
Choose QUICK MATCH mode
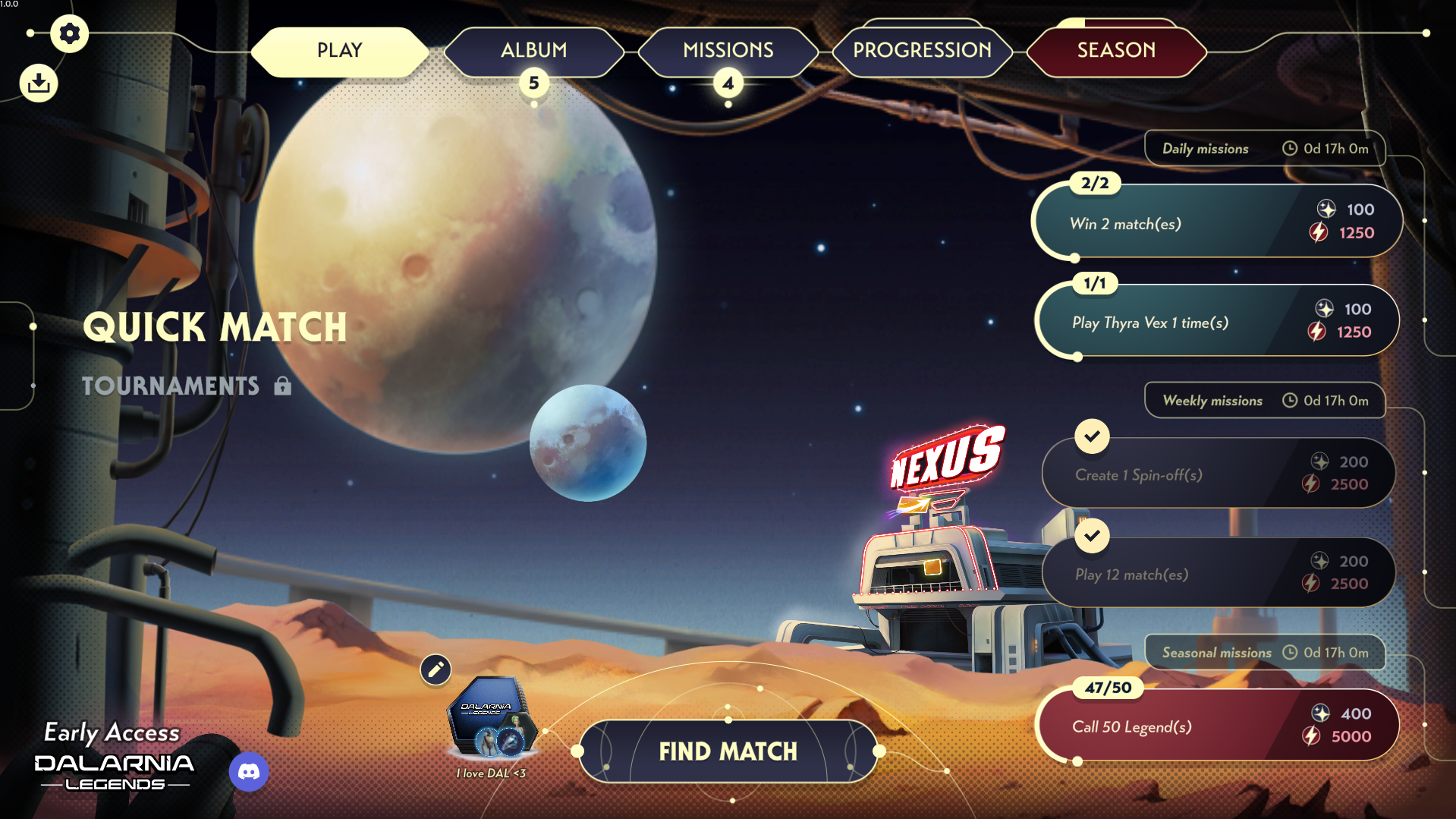point(215,328)
